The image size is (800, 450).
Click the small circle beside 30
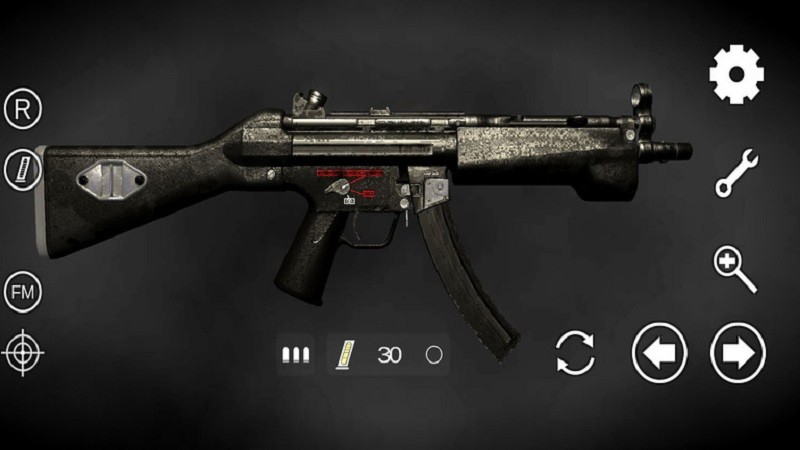tap(433, 354)
